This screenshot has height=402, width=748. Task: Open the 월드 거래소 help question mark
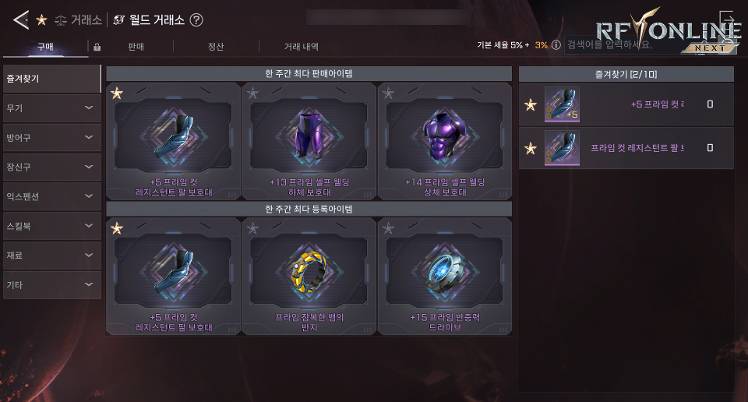pos(196,19)
